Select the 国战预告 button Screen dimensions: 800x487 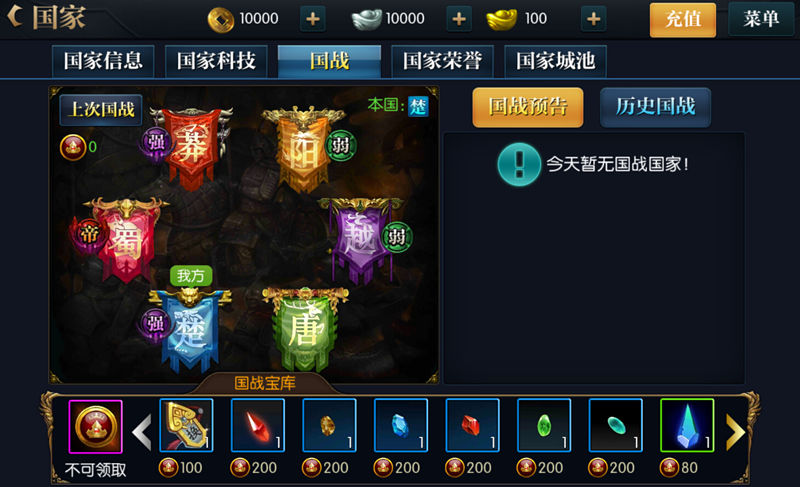tap(527, 107)
